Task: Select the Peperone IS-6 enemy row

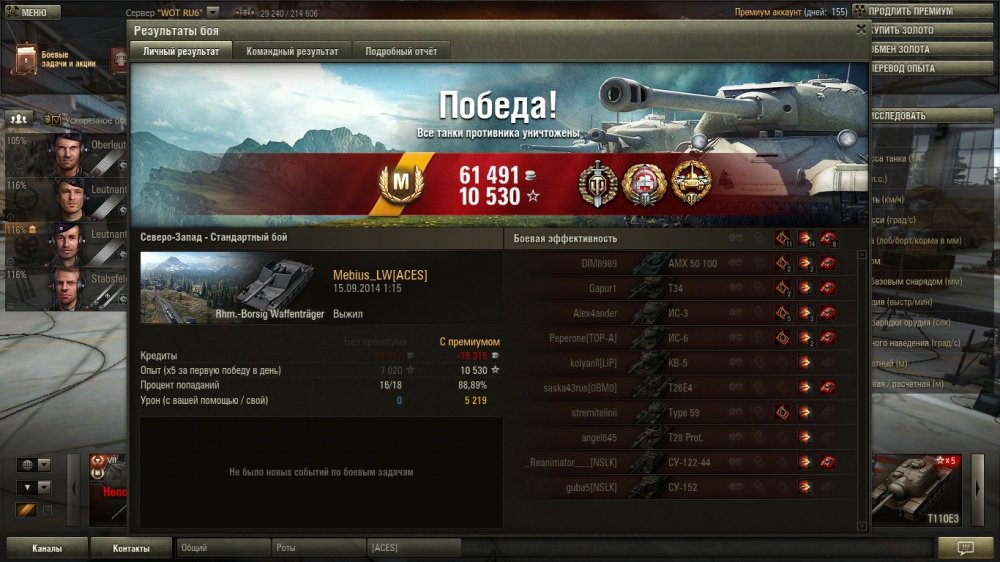Action: [685, 338]
